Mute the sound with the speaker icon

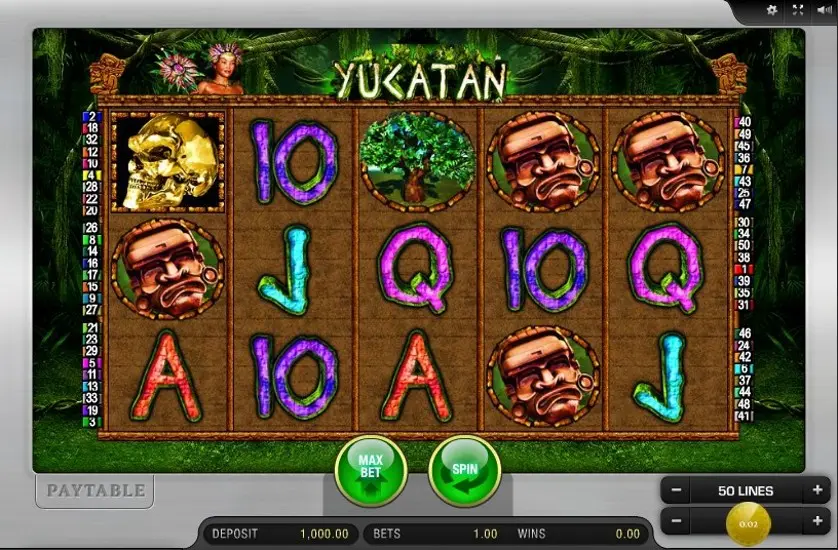click(822, 10)
